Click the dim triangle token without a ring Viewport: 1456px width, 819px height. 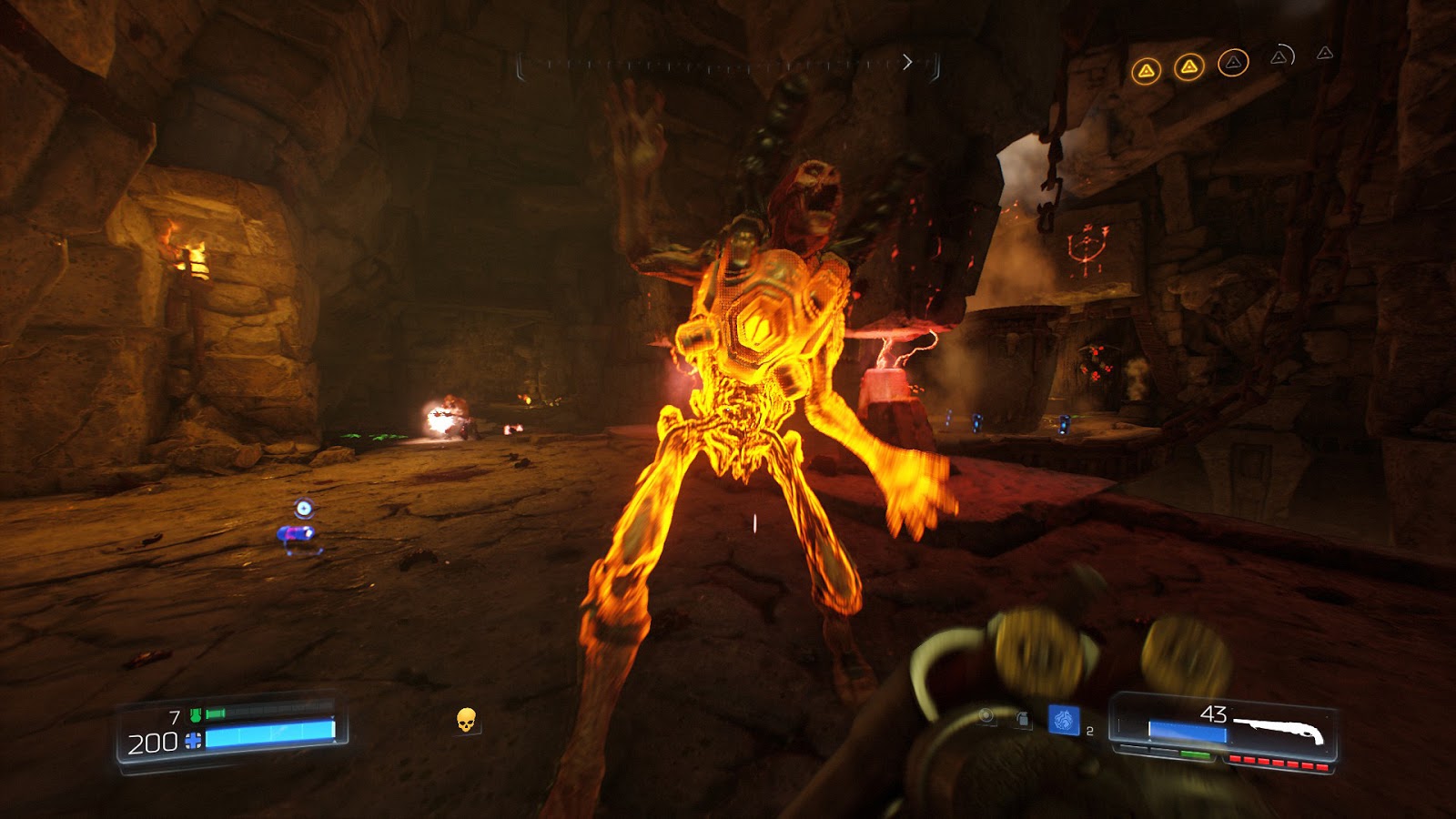tap(1325, 54)
